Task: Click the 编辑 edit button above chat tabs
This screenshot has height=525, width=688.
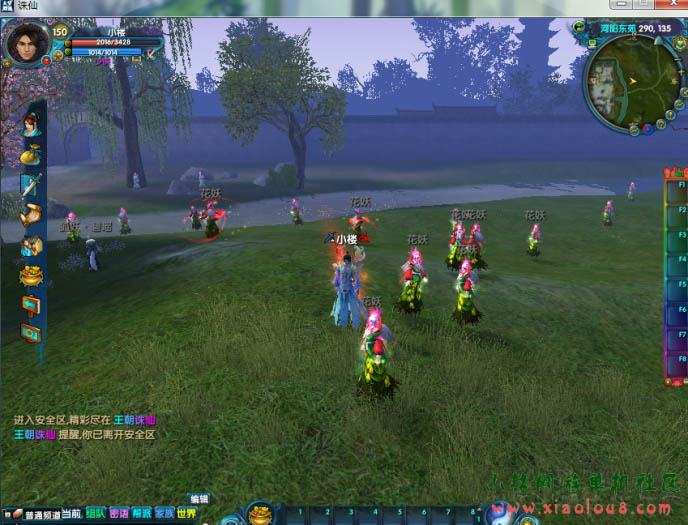Action: click(199, 499)
